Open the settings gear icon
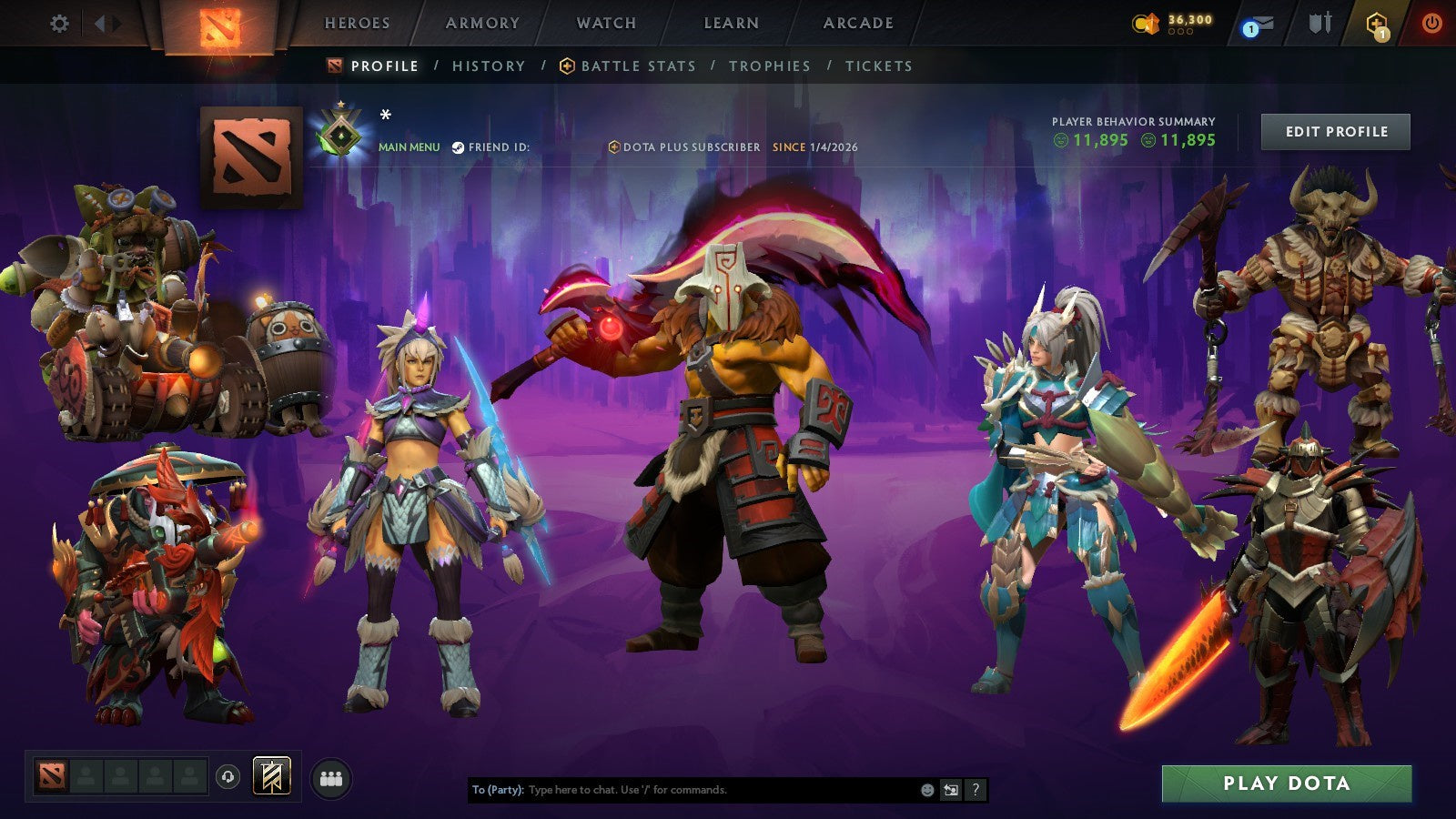 point(60,25)
